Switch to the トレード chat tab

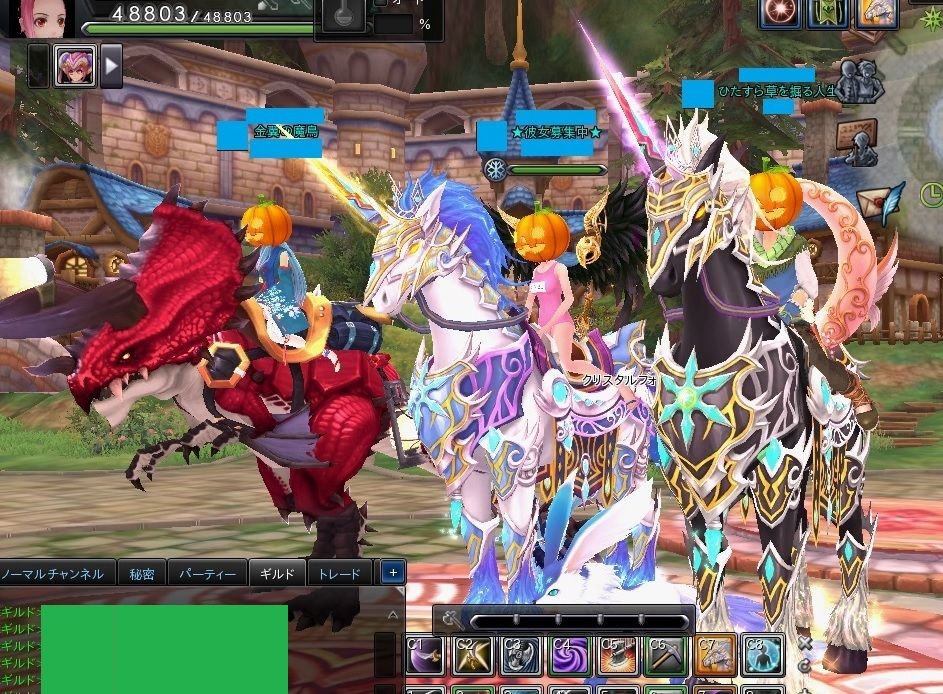pyautogui.click(x=340, y=574)
